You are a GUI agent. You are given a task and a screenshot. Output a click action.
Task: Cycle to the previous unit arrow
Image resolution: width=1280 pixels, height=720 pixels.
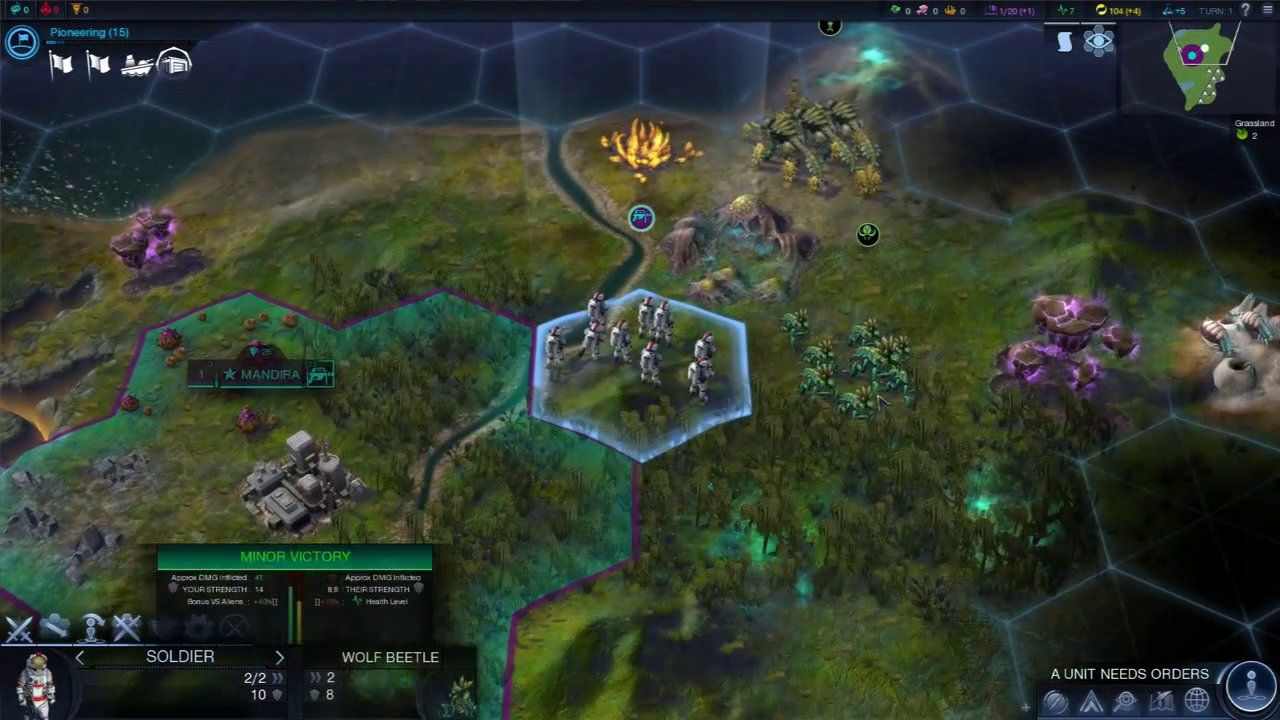[80, 657]
